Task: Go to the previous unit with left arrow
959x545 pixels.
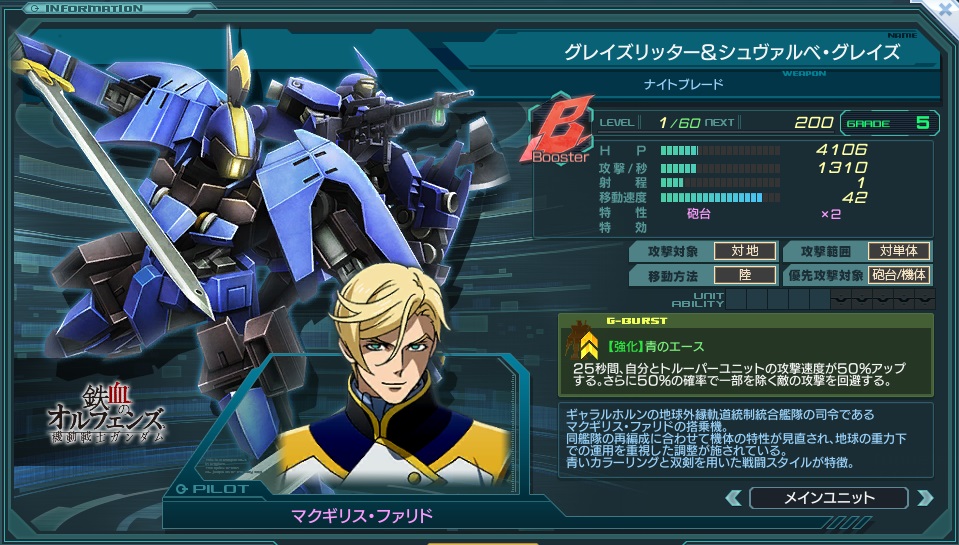Action: pyautogui.click(x=734, y=497)
